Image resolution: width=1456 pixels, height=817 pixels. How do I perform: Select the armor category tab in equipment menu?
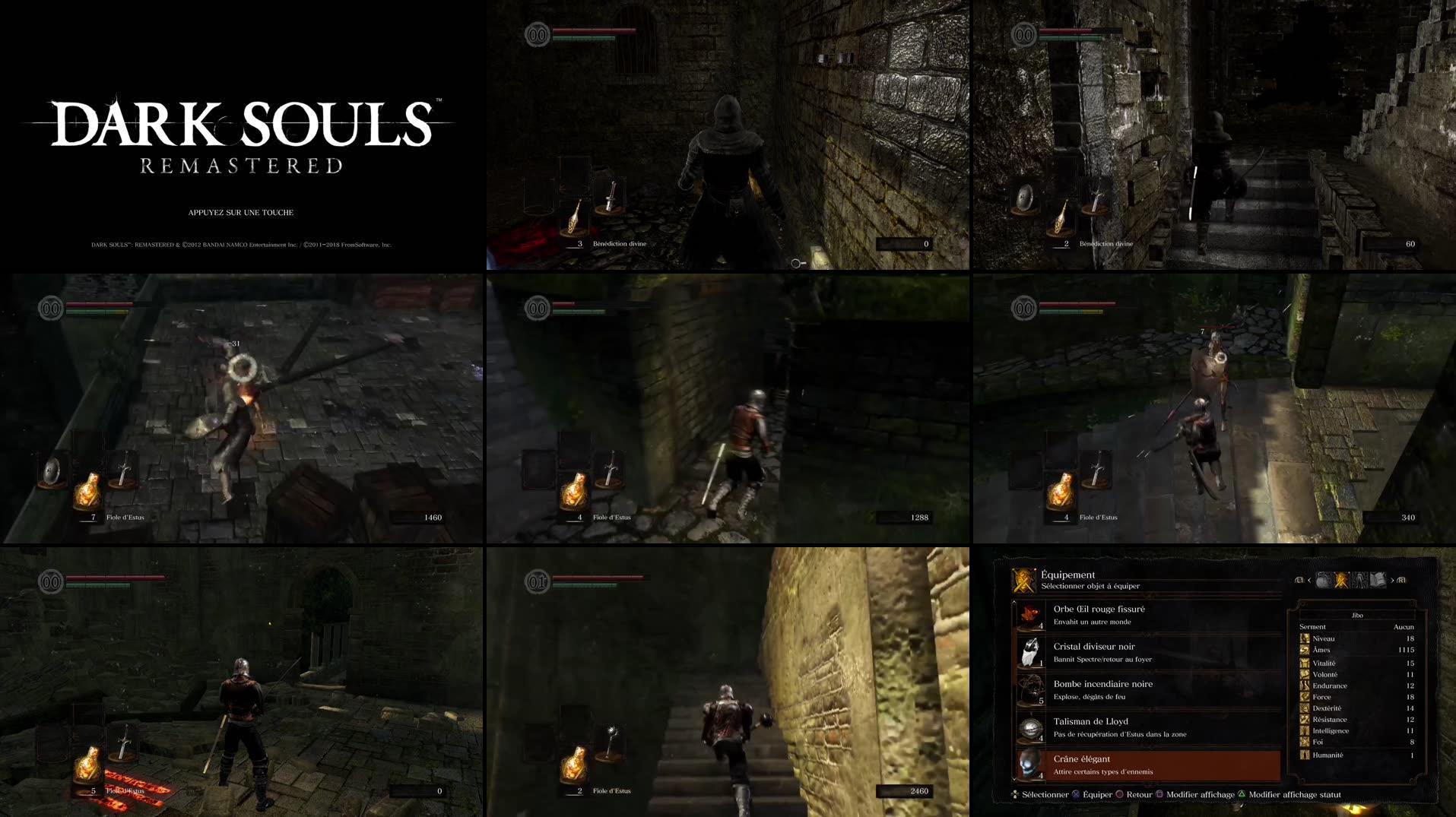point(1360,580)
